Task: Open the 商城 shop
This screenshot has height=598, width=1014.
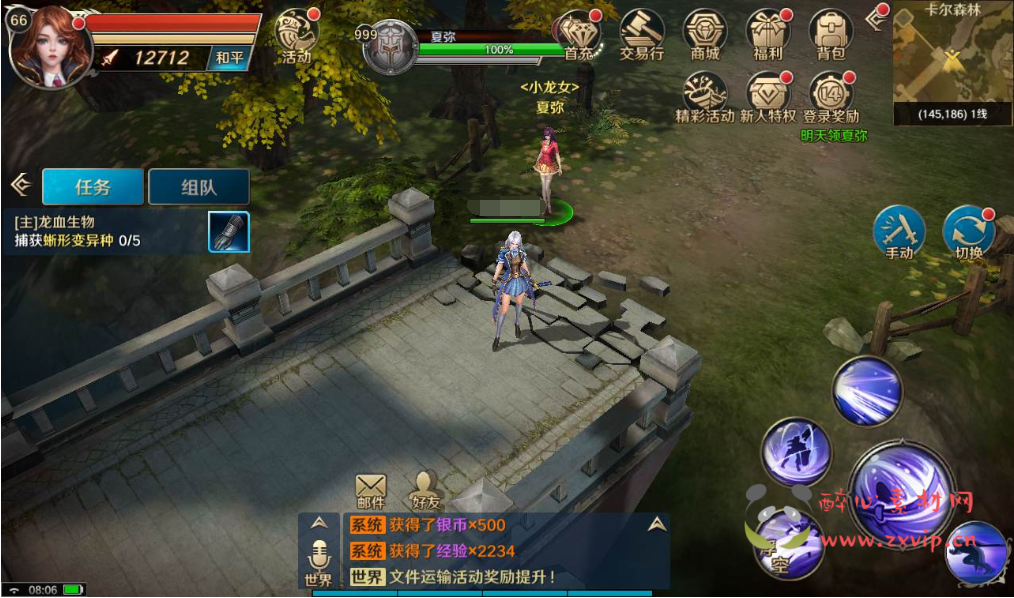Action: (x=705, y=35)
